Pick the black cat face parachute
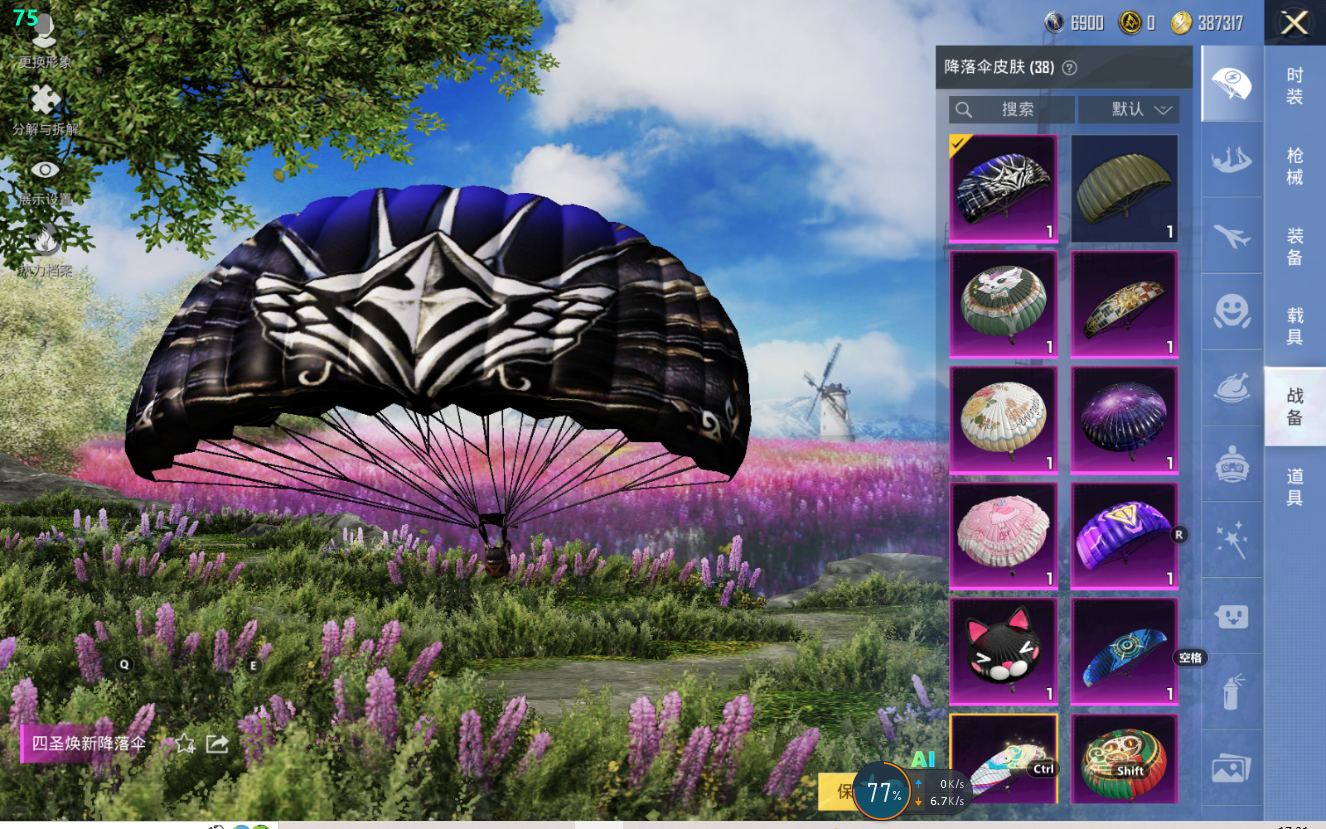Viewport: 1326px width, 829px height. click(x=1003, y=651)
